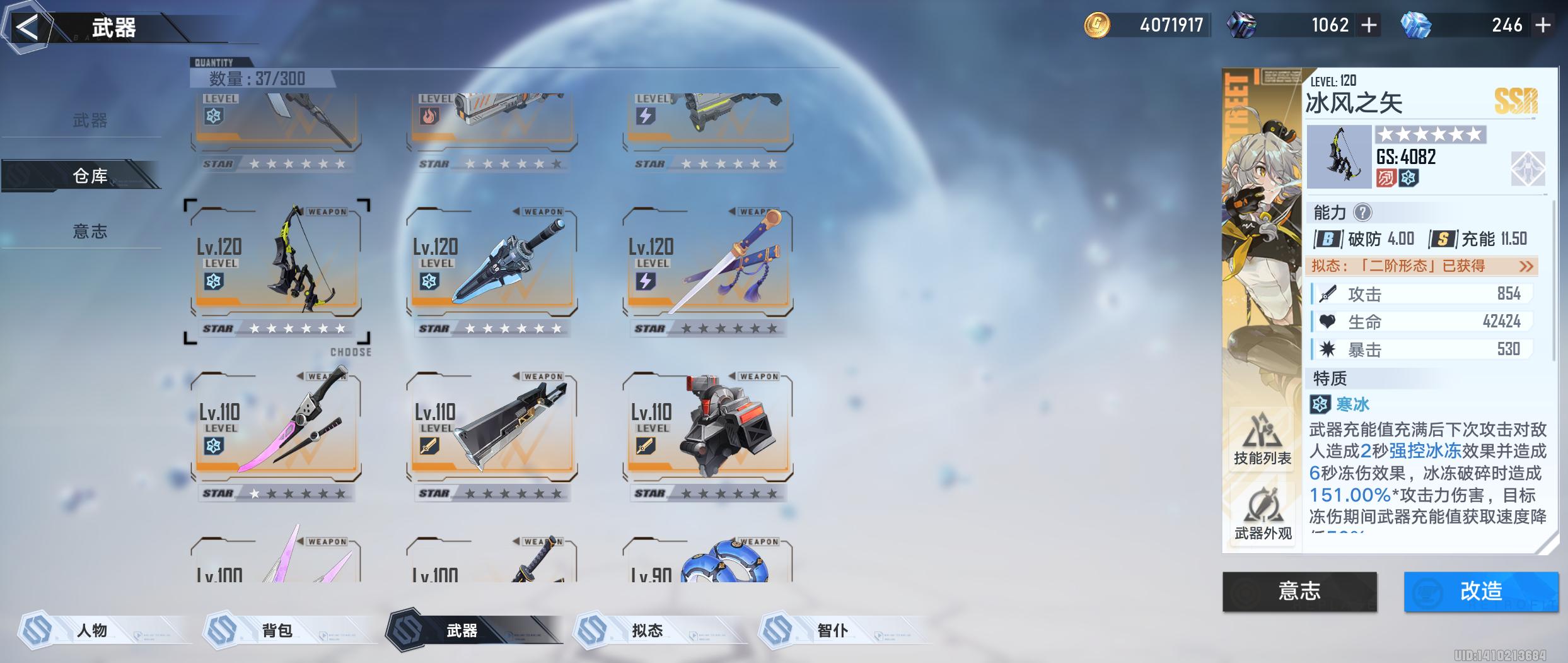Show the 能力 help question mark
1568x663 pixels.
[1362, 213]
